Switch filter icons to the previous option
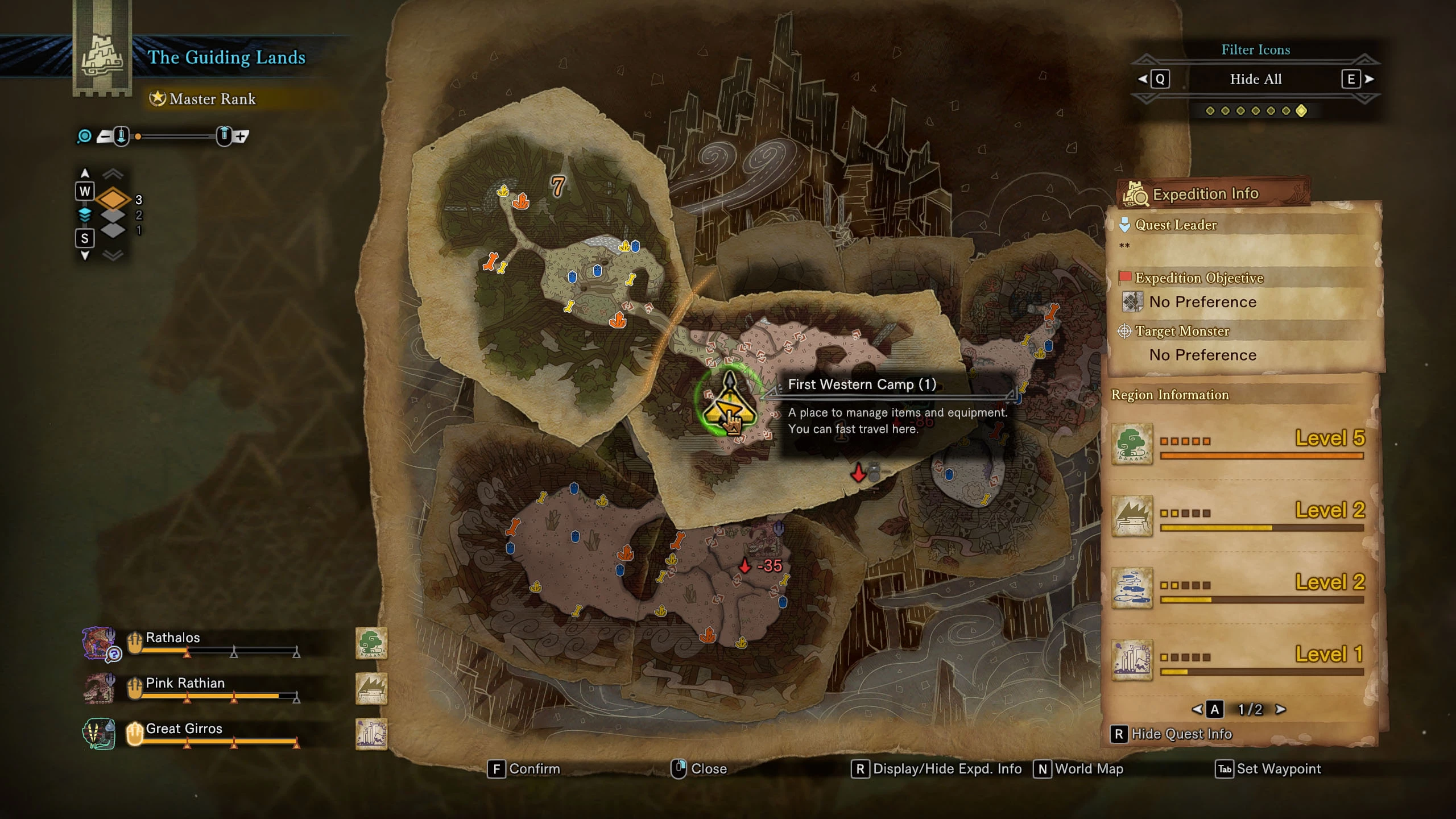This screenshot has height=819, width=1456. 1153,79
